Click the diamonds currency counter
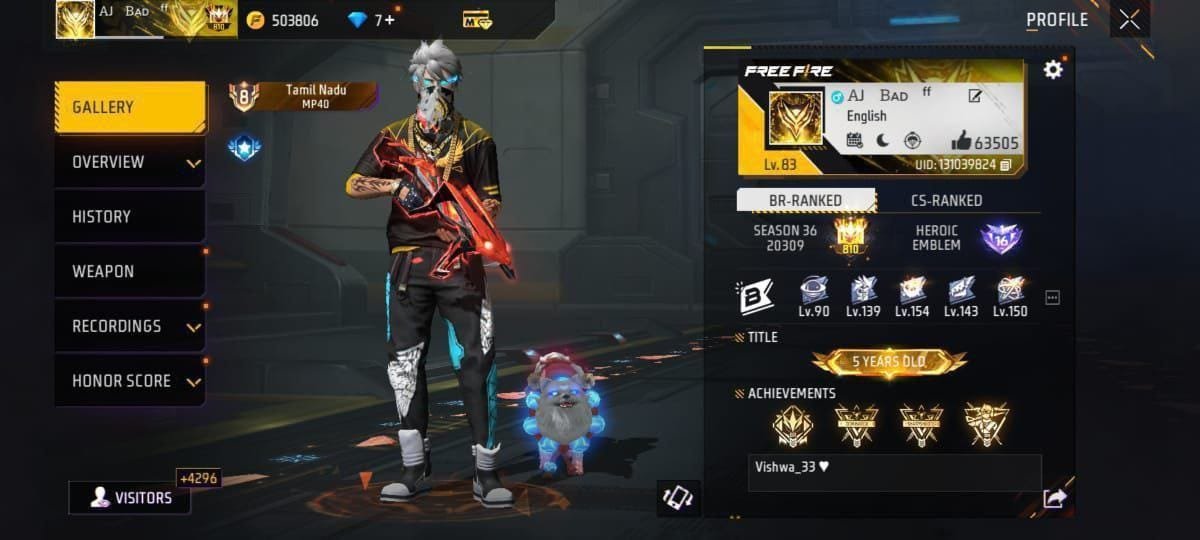 [x=372, y=19]
